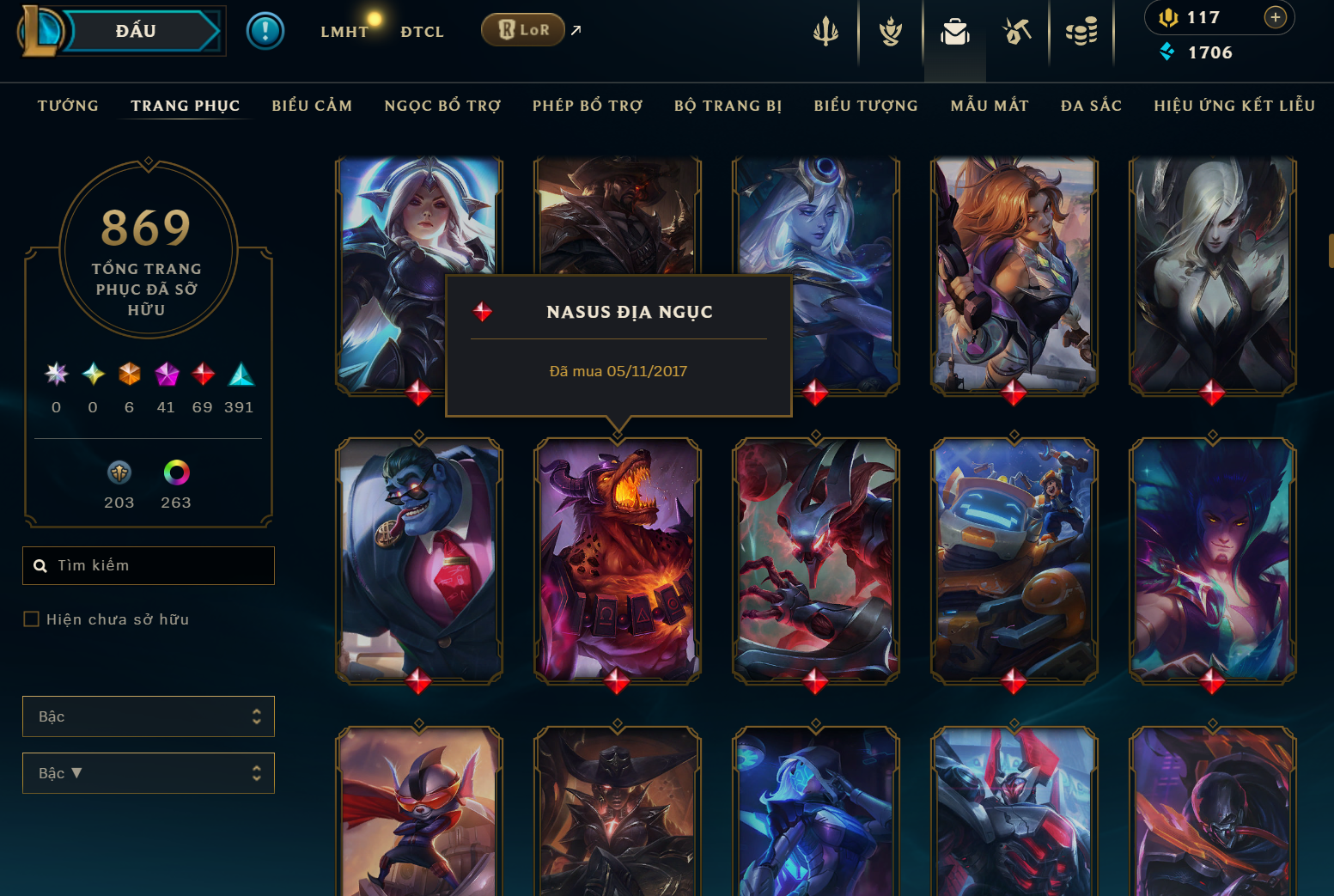Open the BIỂU CẢM tab
The height and width of the screenshot is (896, 1334).
click(312, 106)
